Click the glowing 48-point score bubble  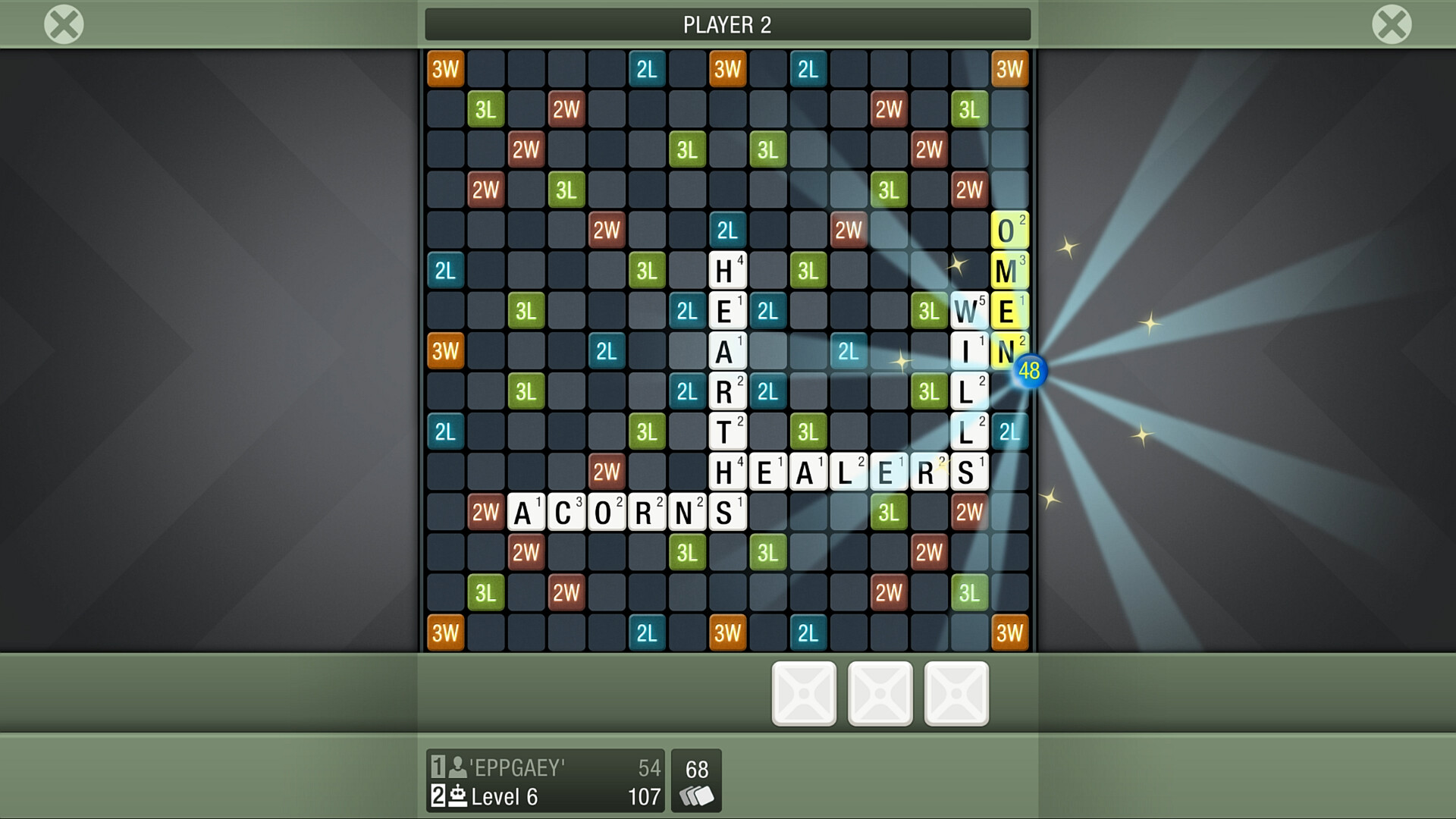1030,372
